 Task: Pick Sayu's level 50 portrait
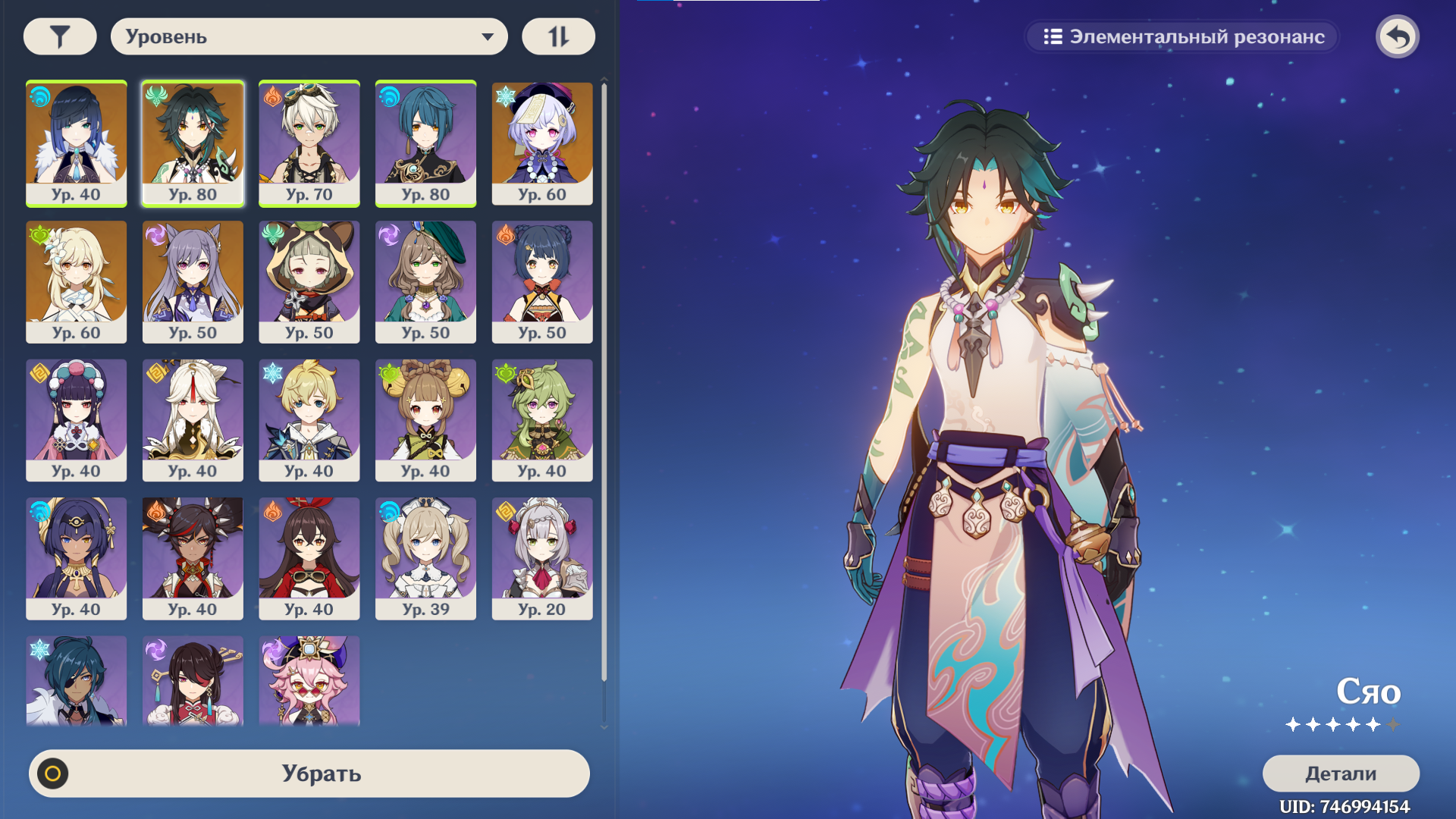coord(309,281)
